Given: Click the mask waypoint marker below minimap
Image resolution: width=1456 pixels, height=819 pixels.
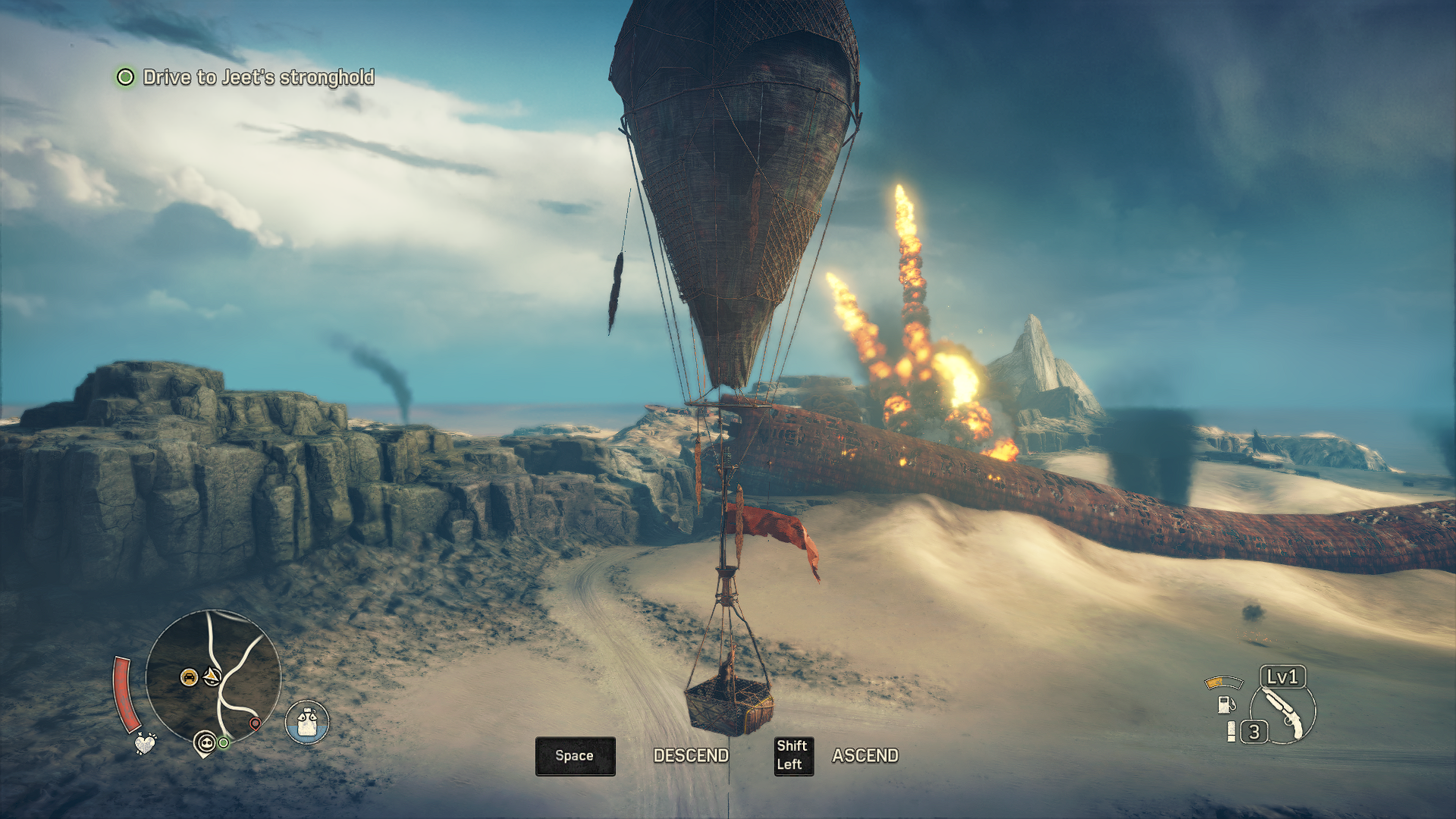Looking at the screenshot, I should pyautogui.click(x=205, y=742).
